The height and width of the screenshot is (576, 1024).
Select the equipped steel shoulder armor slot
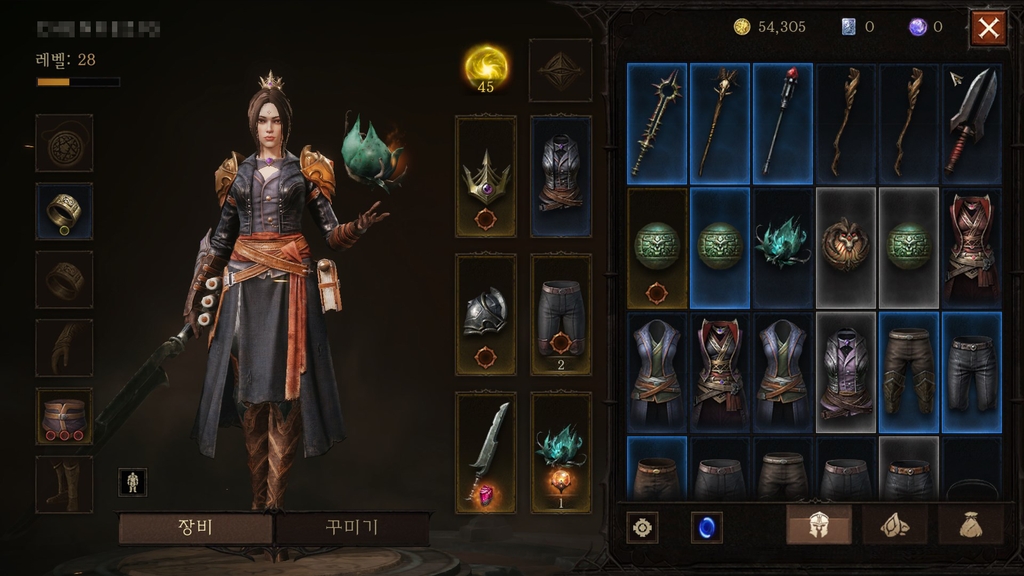point(486,314)
